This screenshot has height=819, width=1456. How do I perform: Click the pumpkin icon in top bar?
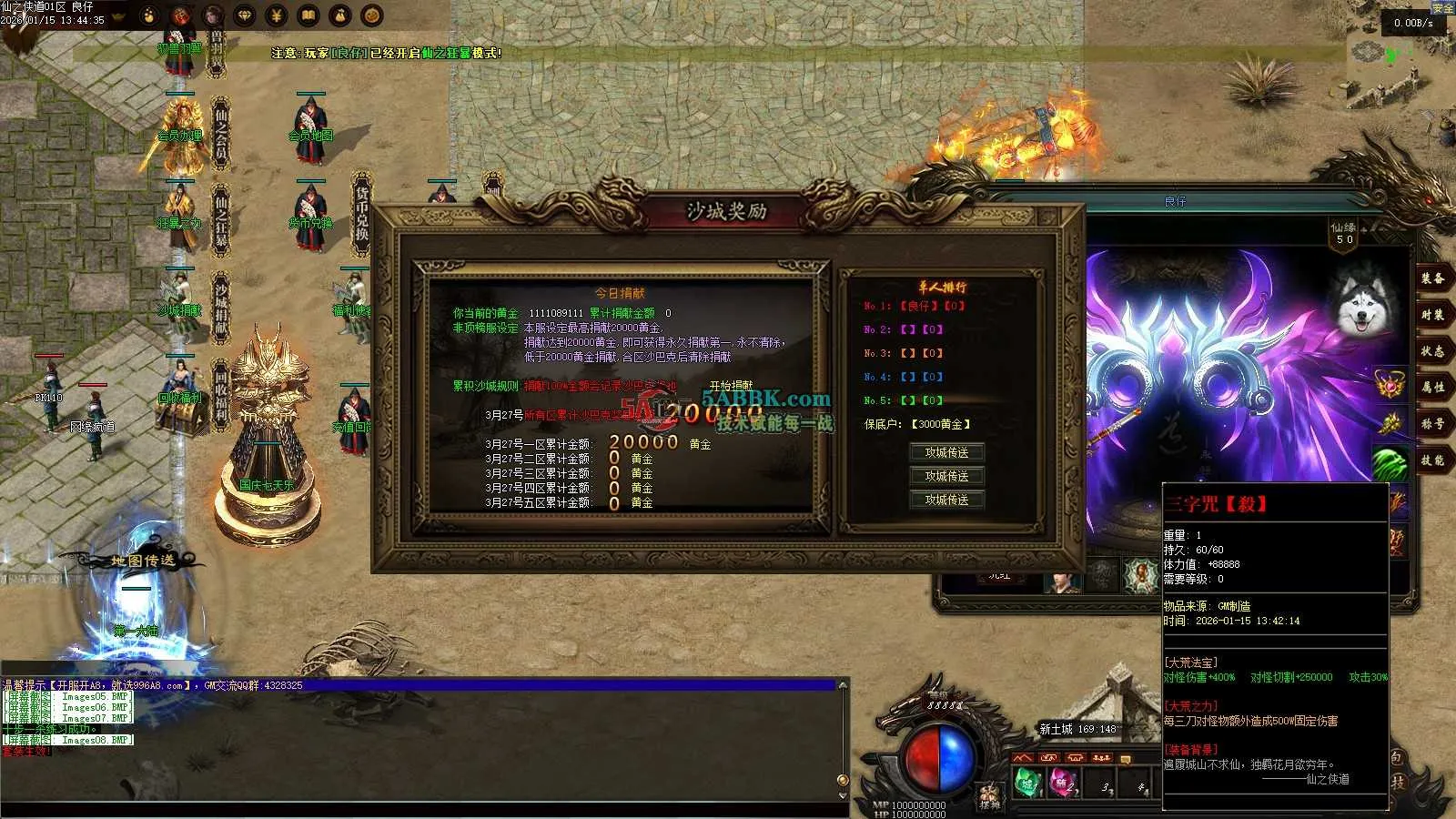371,15
